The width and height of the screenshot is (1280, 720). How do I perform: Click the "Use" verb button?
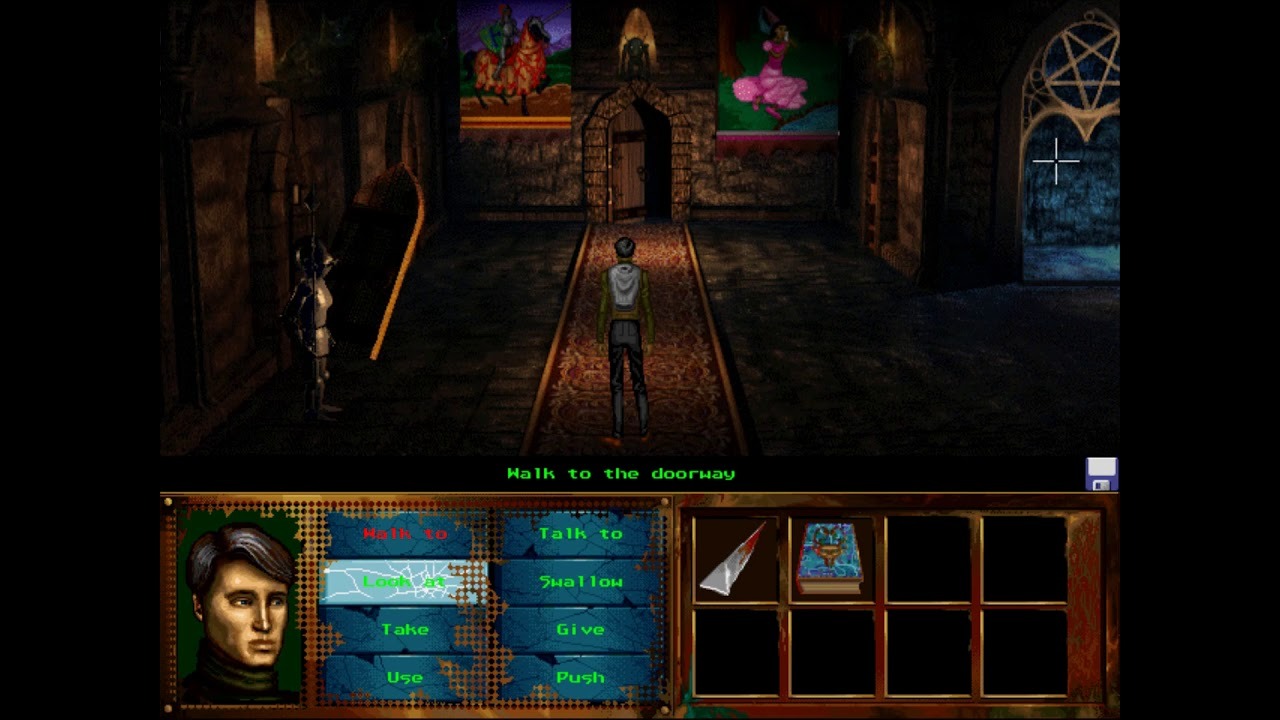pos(405,678)
